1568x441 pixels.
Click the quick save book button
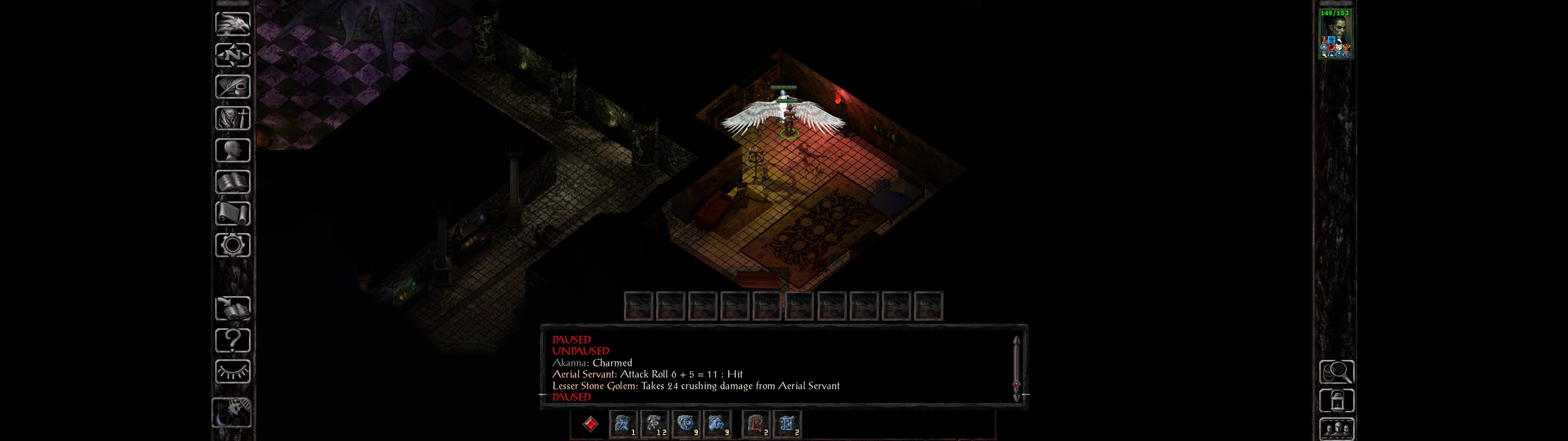(x=232, y=309)
